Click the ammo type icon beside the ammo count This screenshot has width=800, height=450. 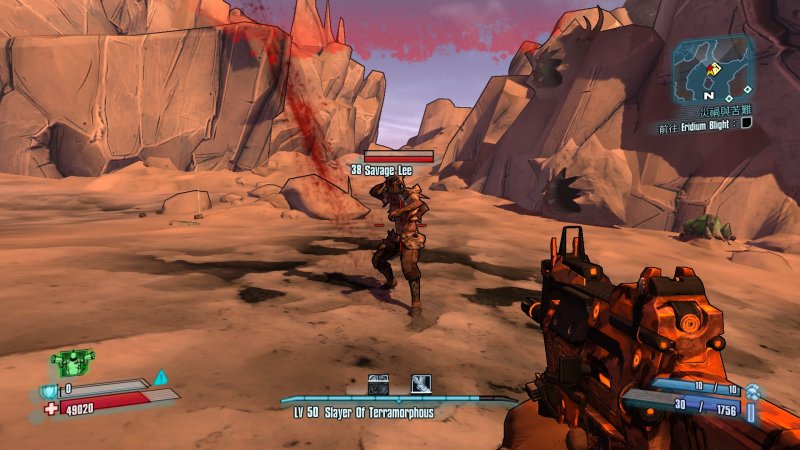pos(750,406)
